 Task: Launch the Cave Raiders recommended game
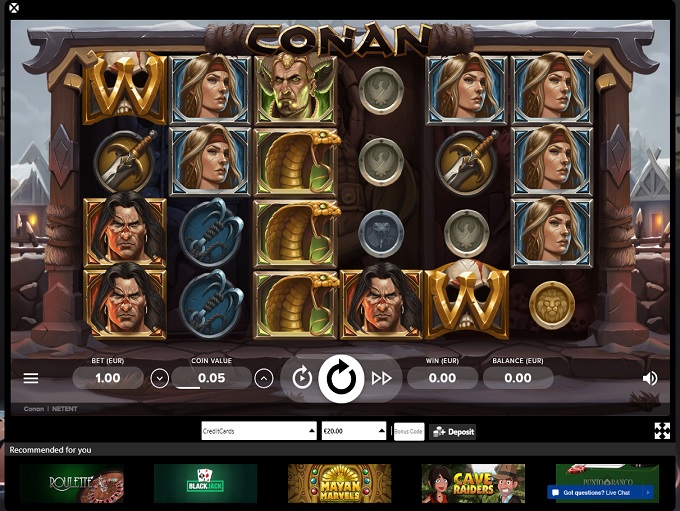[473, 483]
